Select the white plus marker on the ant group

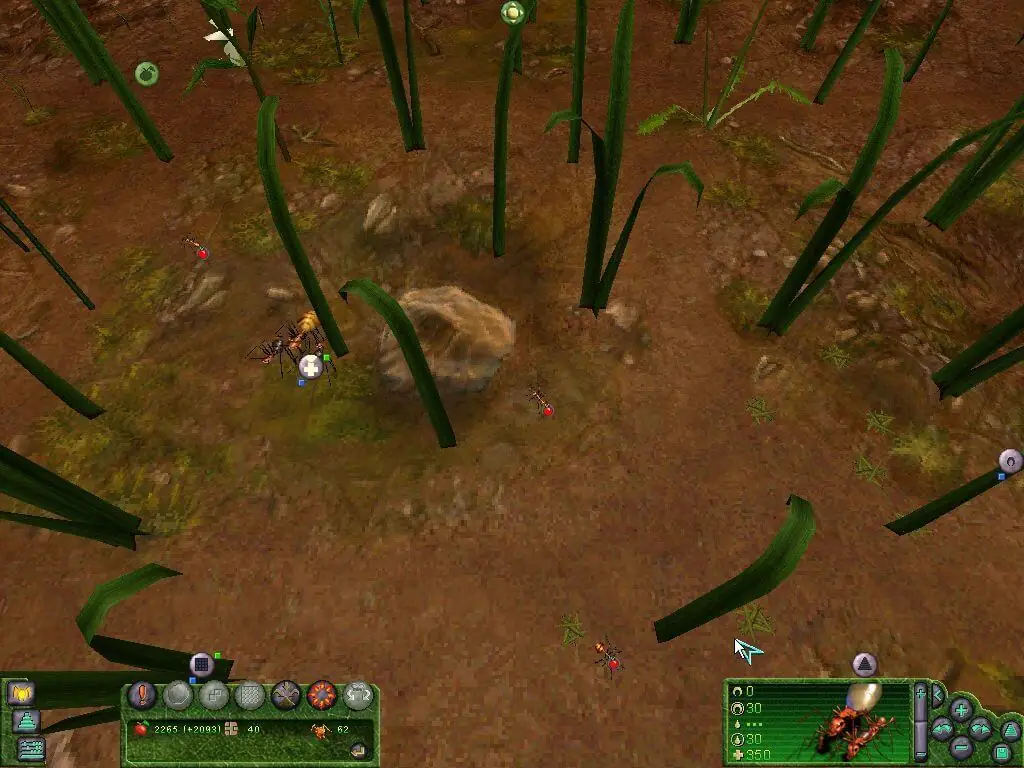311,367
